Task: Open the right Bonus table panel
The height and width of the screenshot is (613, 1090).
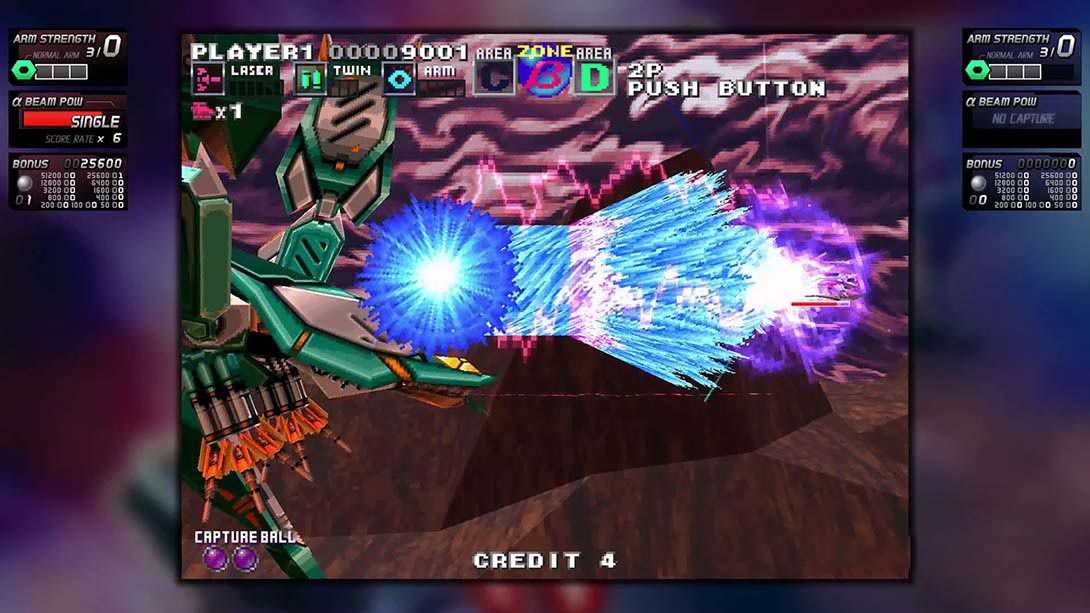Action: (x=1021, y=182)
